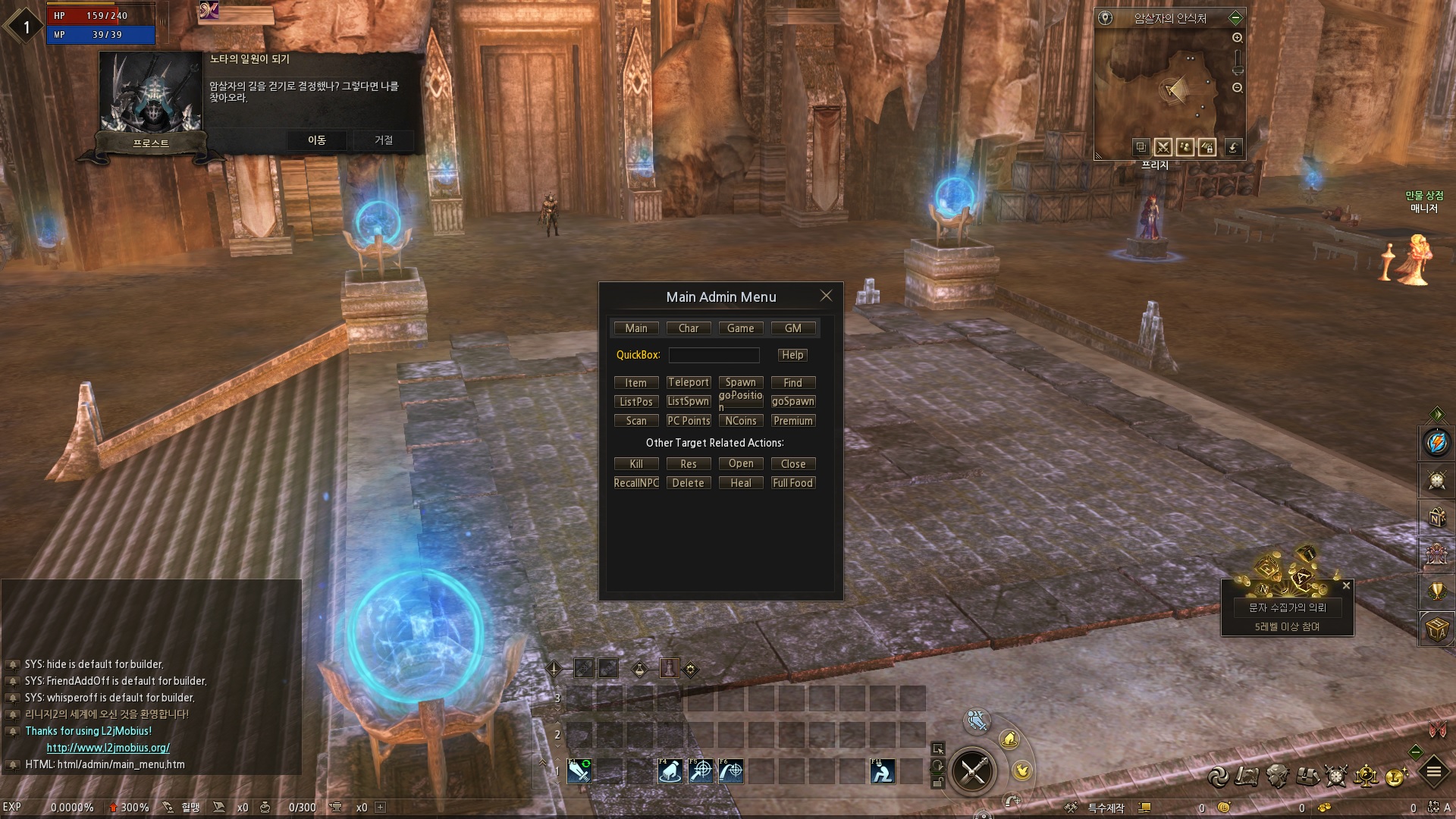This screenshot has width=1456, height=819.
Task: Use the Kill target action
Action: click(635, 464)
